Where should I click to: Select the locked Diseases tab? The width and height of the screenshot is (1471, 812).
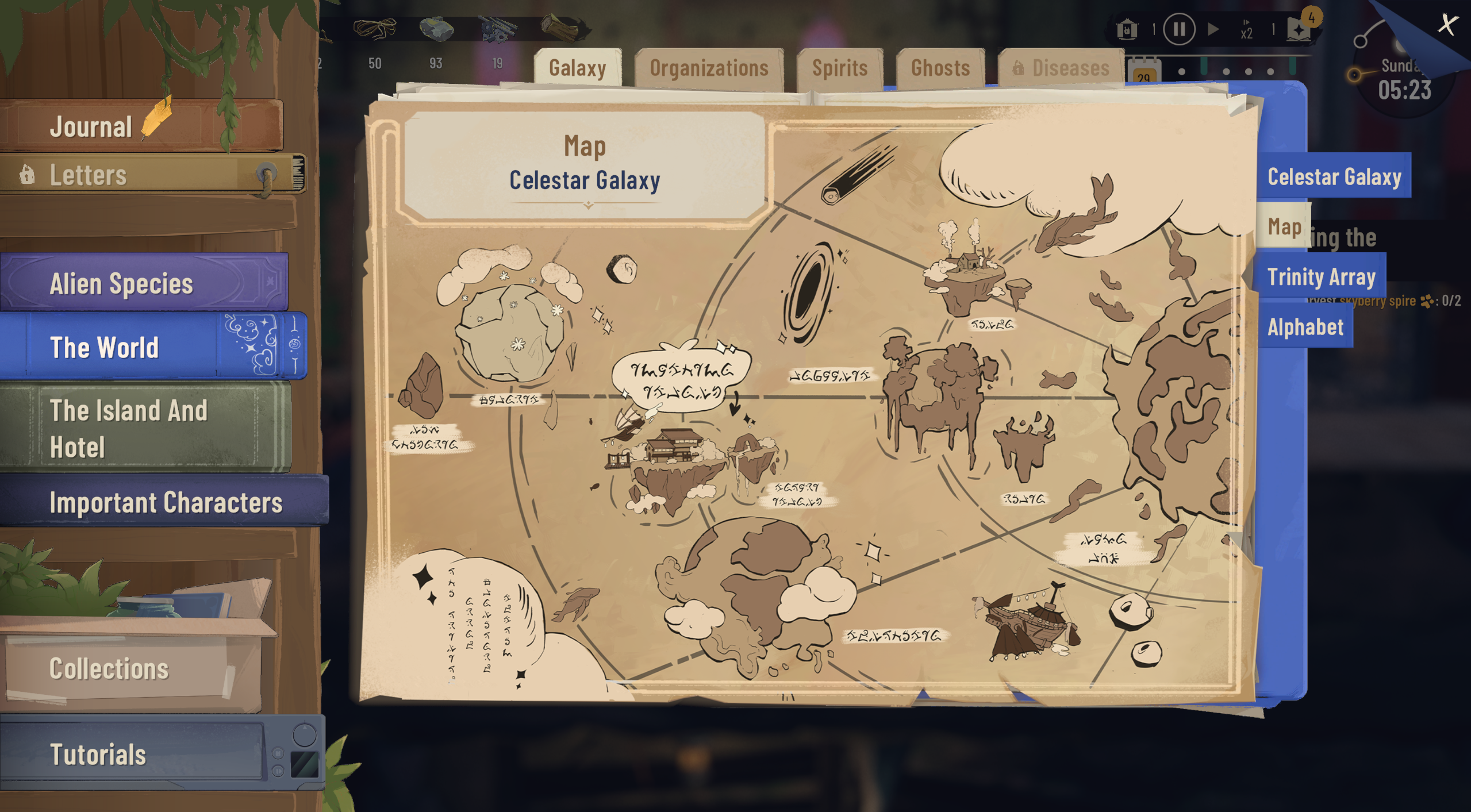tap(1061, 68)
